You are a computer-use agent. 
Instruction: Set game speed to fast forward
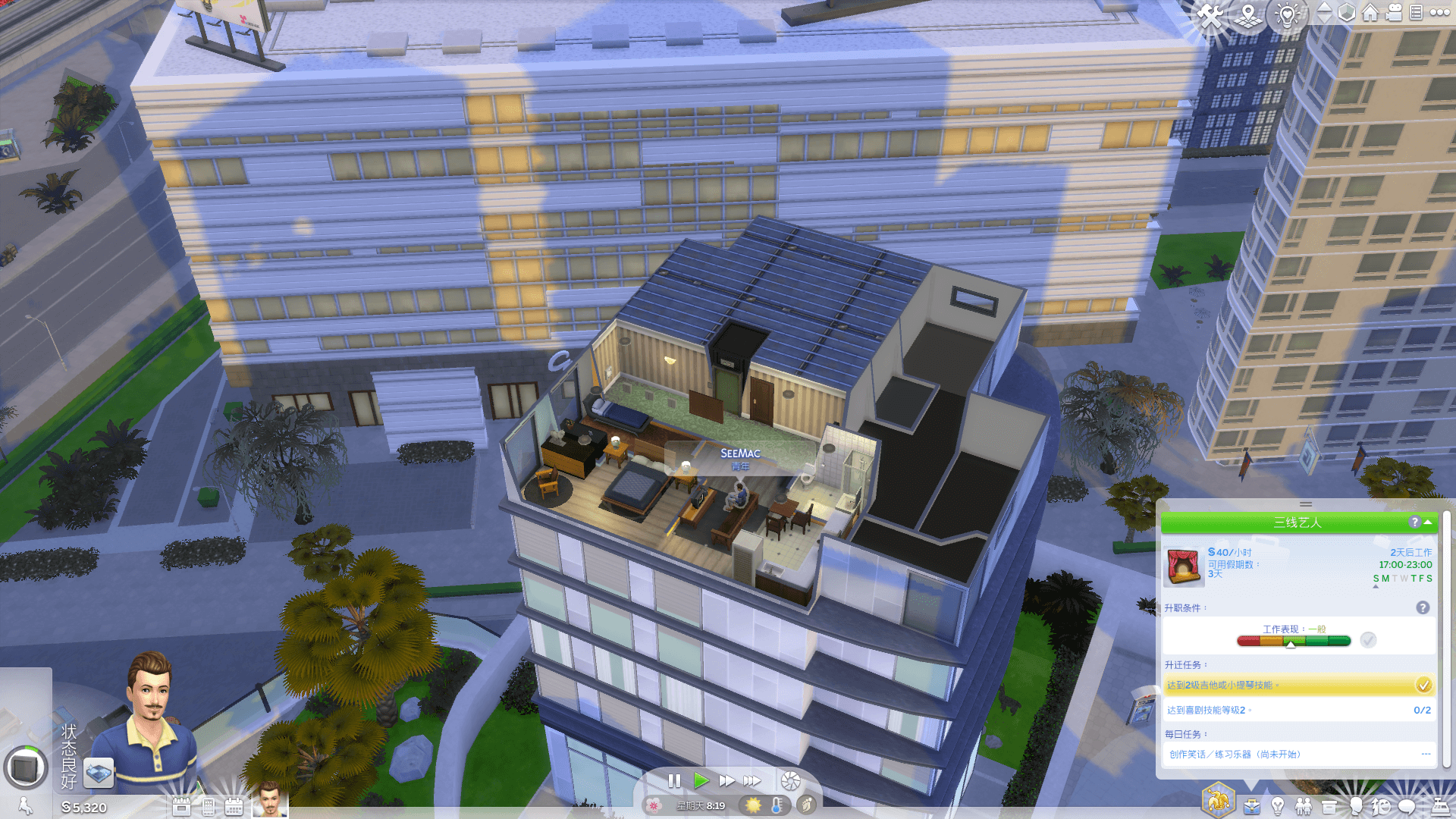[x=726, y=780]
